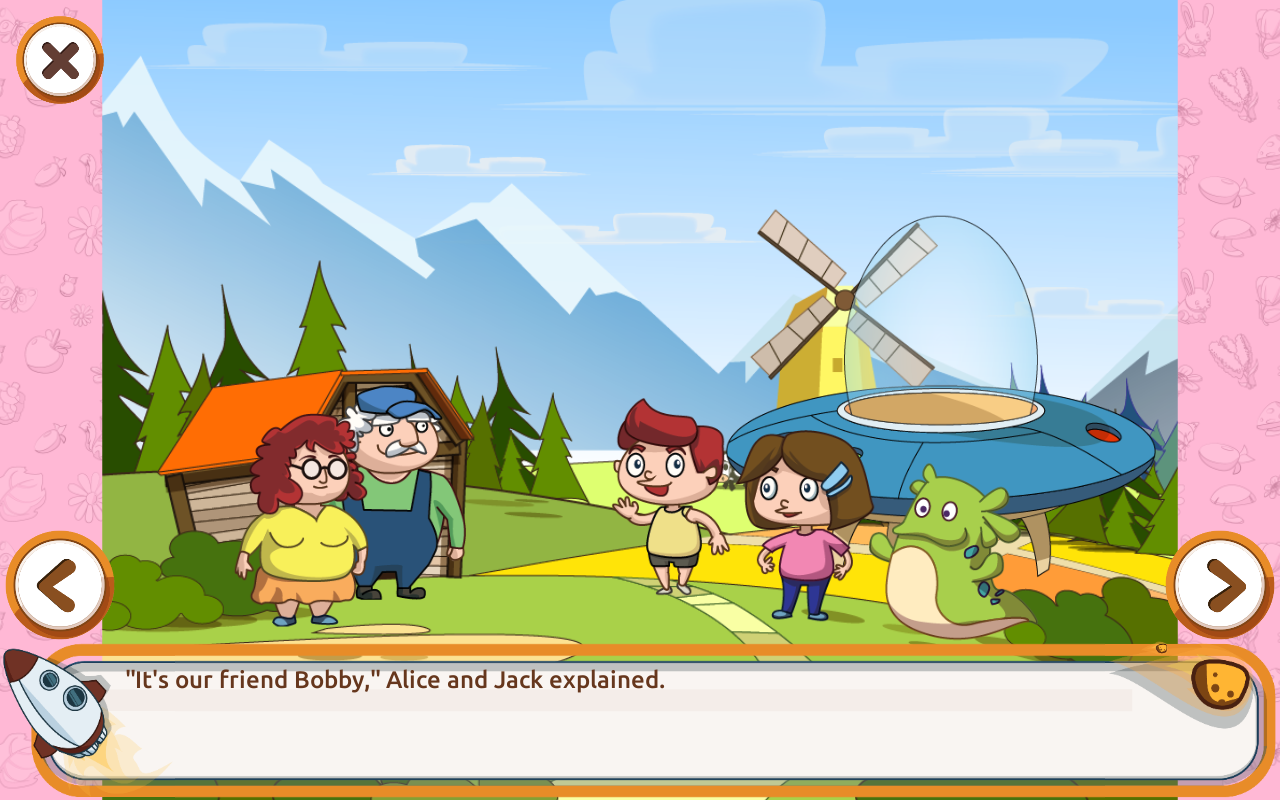Click the red light on the flying saucer

tap(1103, 436)
